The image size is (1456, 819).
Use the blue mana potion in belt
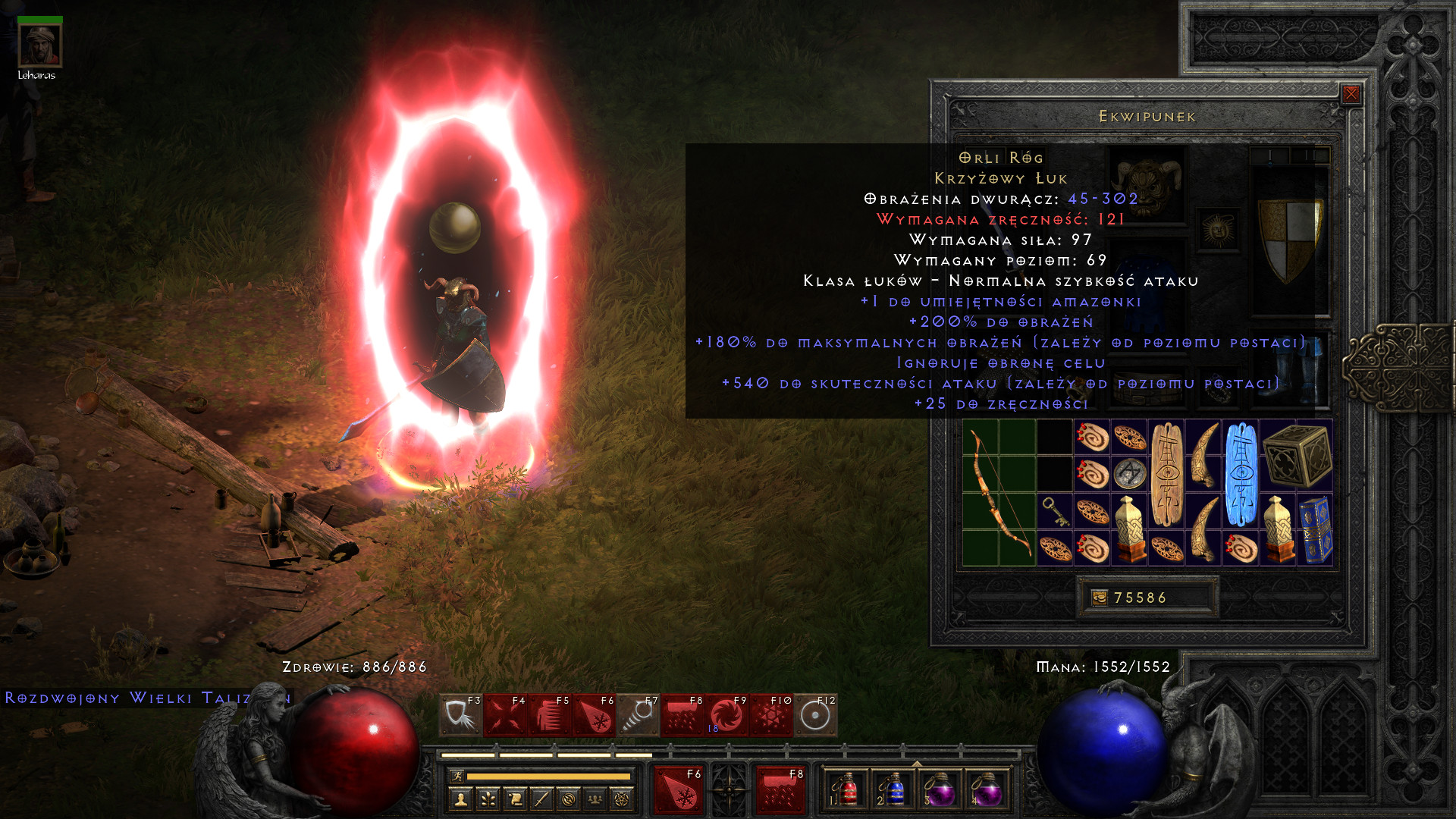click(893, 790)
